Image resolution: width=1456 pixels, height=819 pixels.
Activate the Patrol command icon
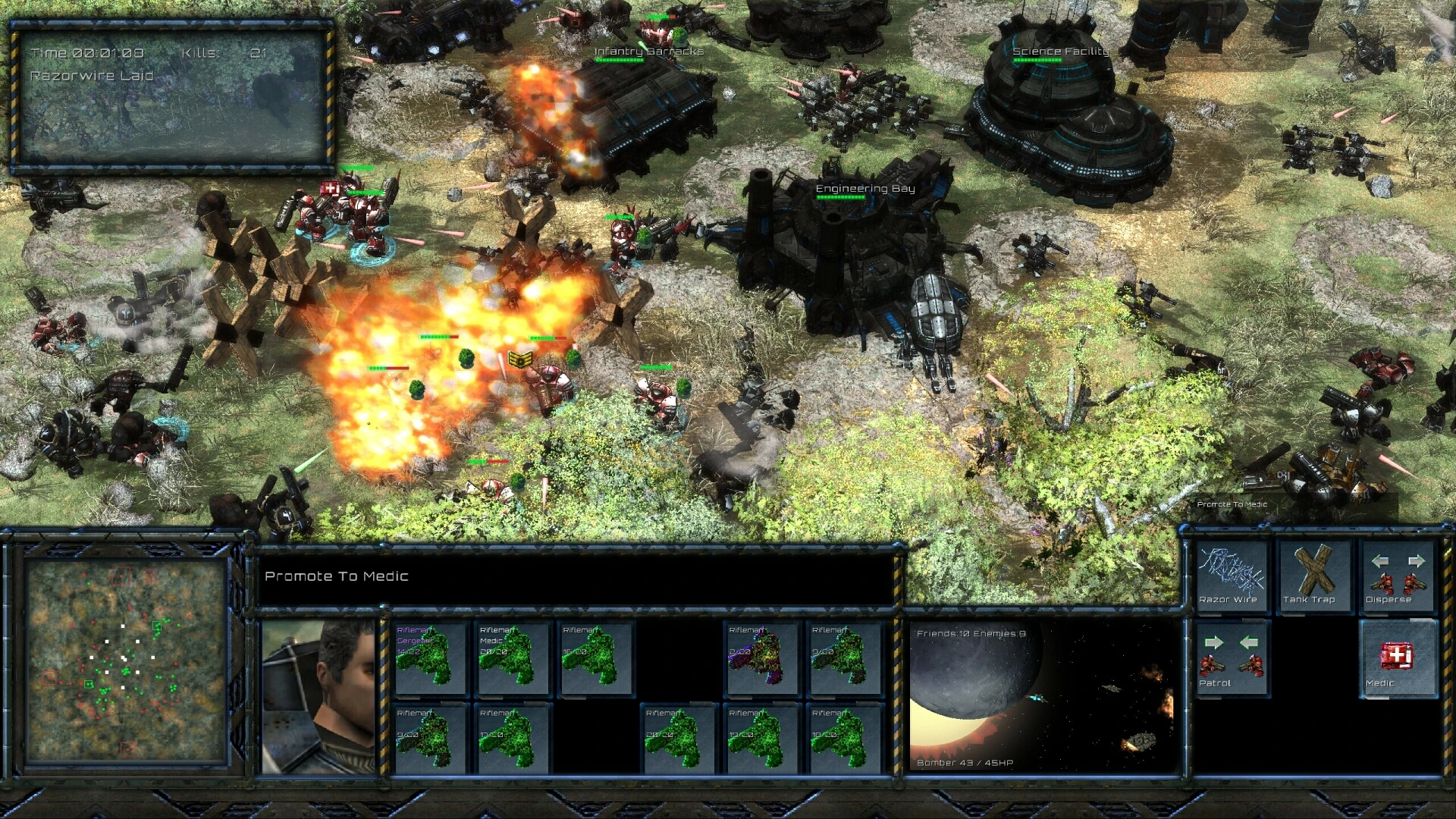[x=1233, y=660]
